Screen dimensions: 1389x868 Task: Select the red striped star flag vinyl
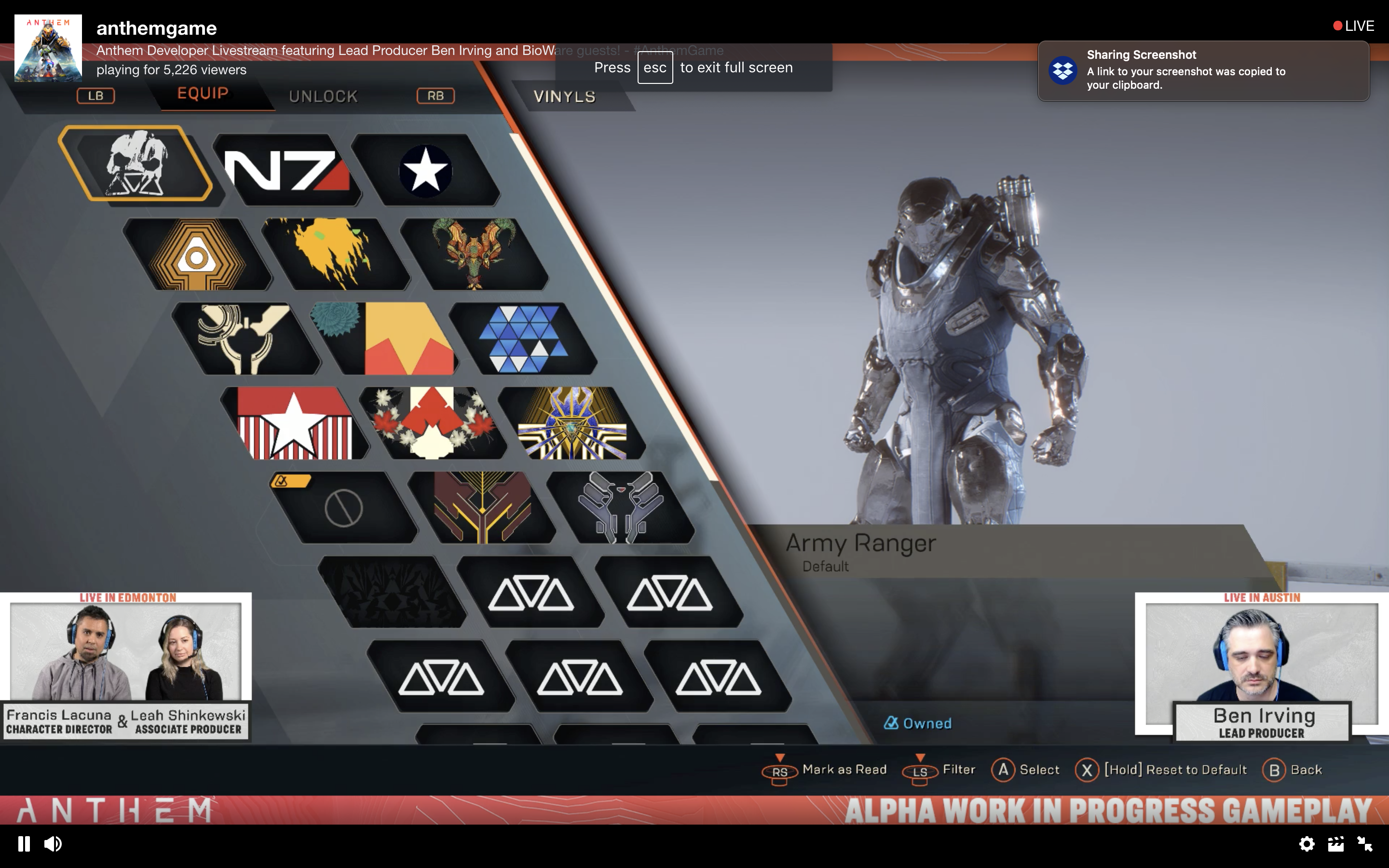pos(295,423)
